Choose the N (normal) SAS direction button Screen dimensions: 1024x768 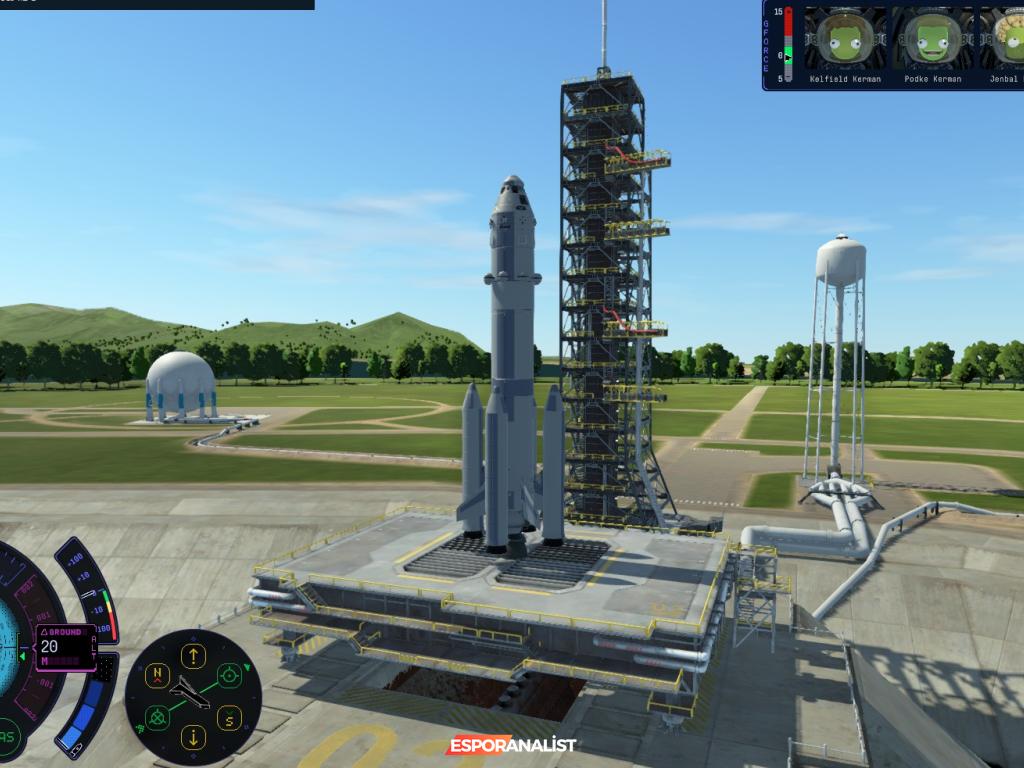156,675
